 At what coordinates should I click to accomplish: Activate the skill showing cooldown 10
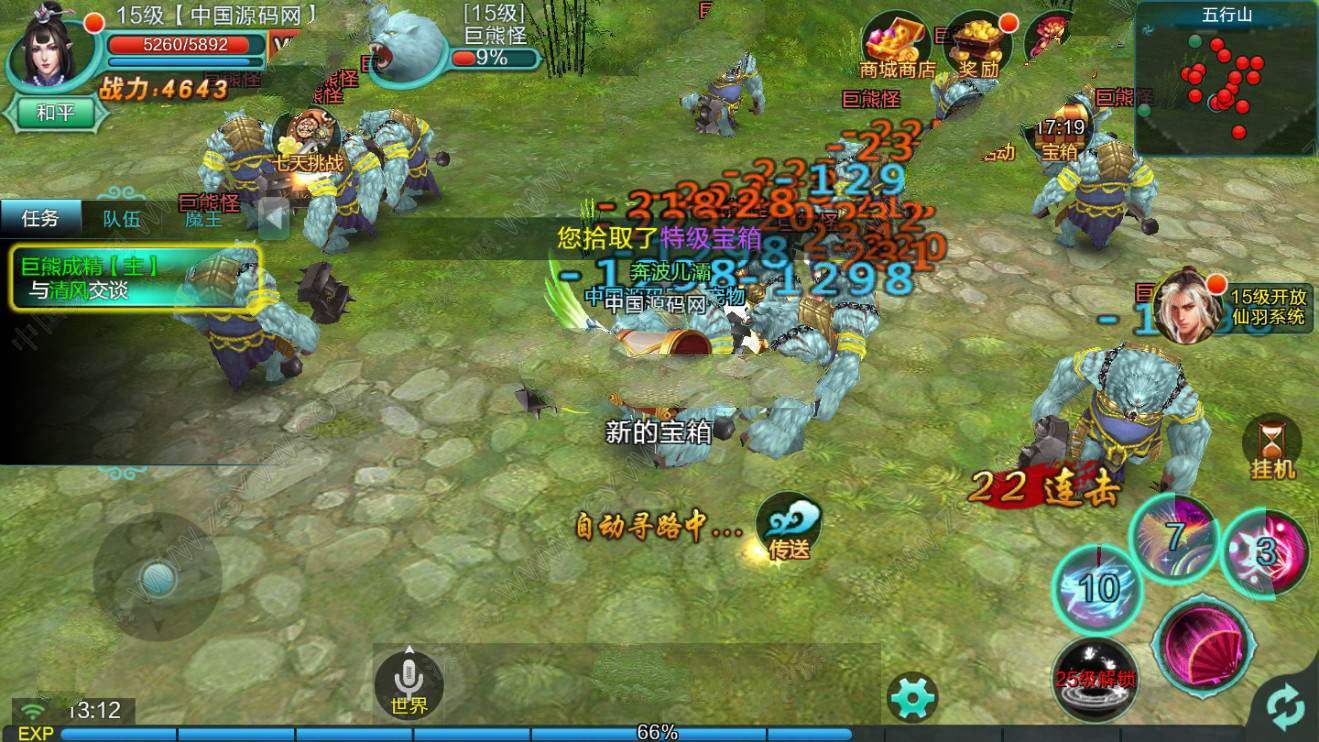[1099, 587]
